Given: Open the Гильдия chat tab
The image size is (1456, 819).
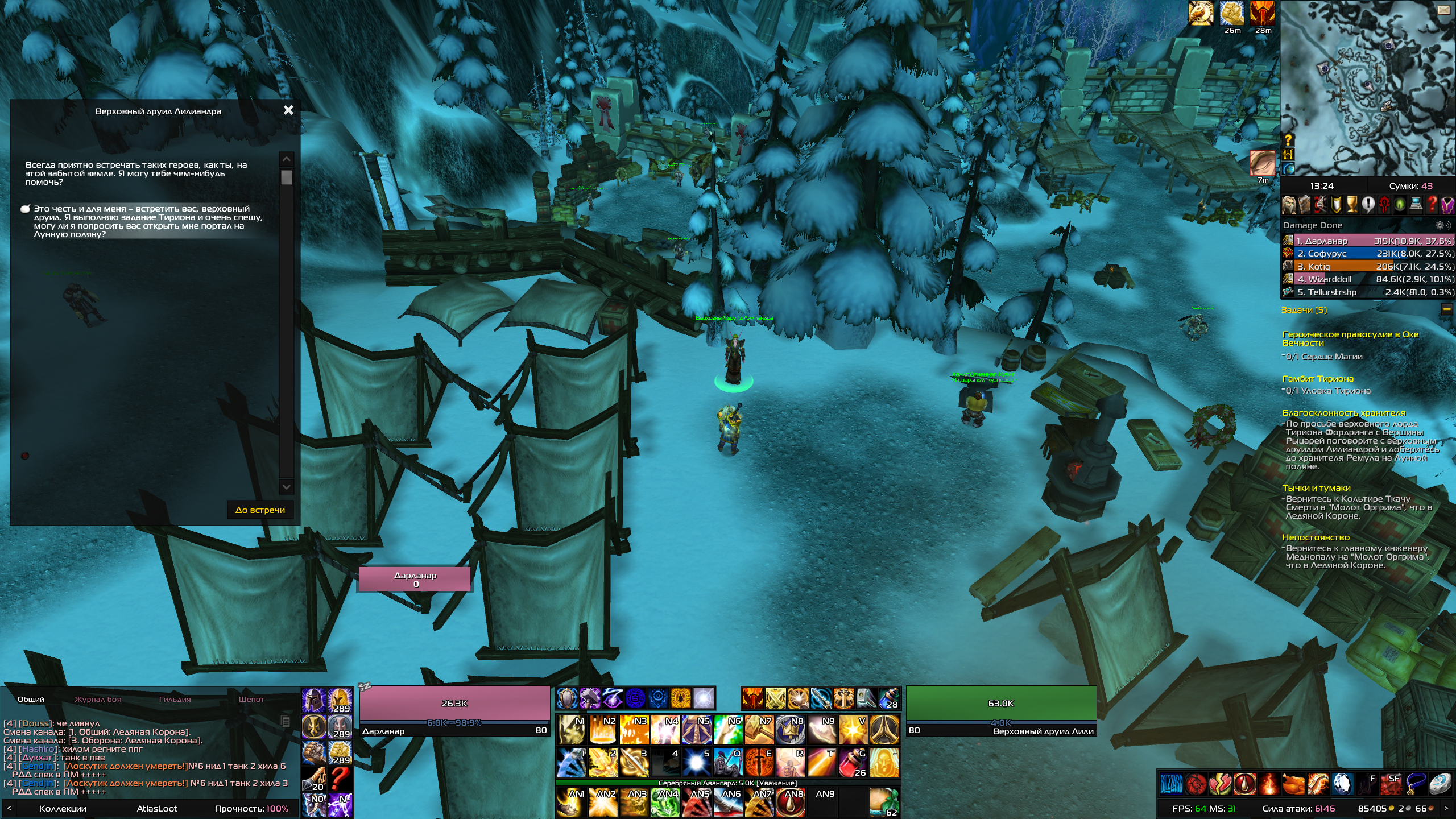Looking at the screenshot, I should coord(175,699).
